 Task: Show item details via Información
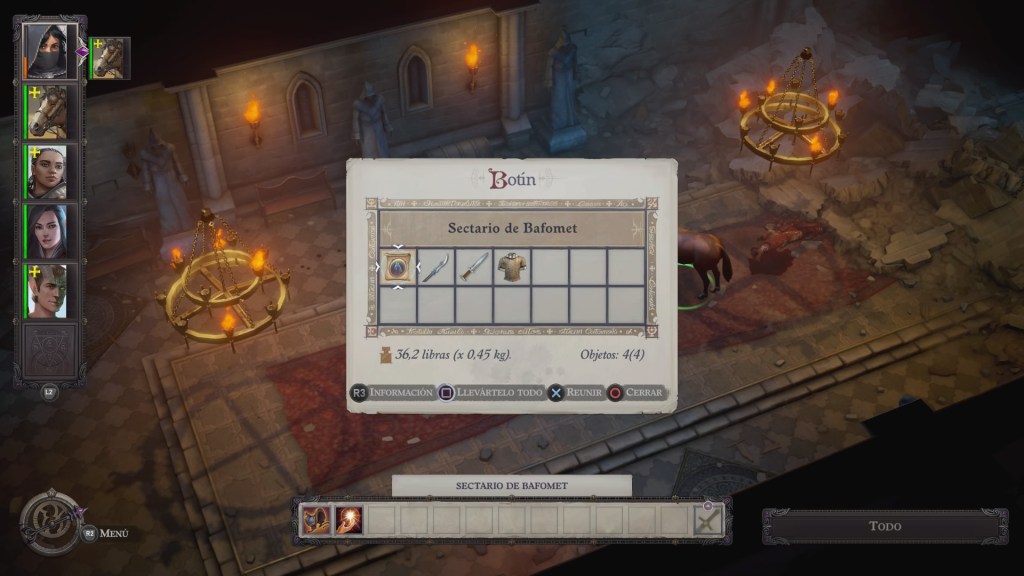pyautogui.click(x=392, y=393)
